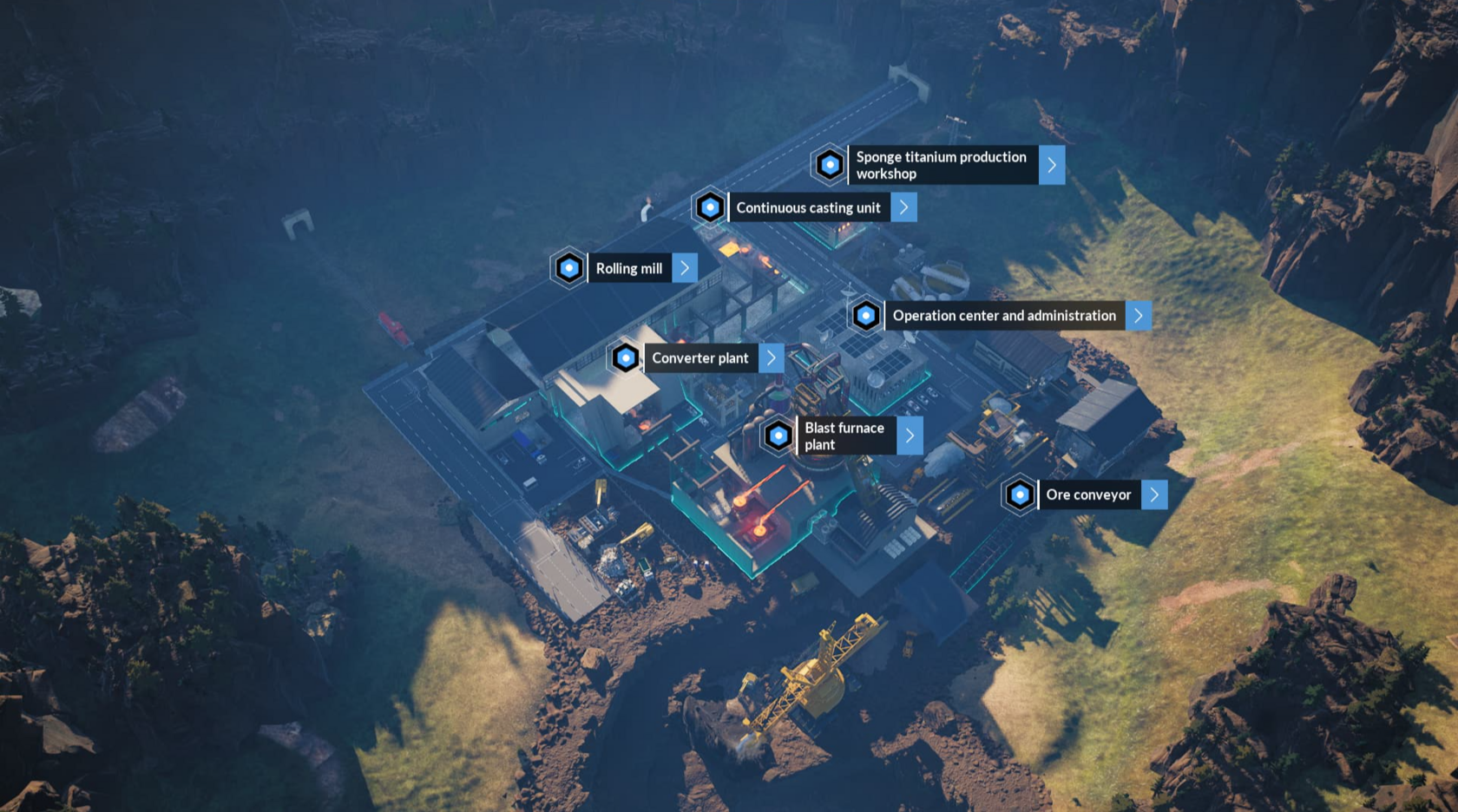
Task: Click the arrow beside Rolling mill
Action: pyautogui.click(x=685, y=268)
